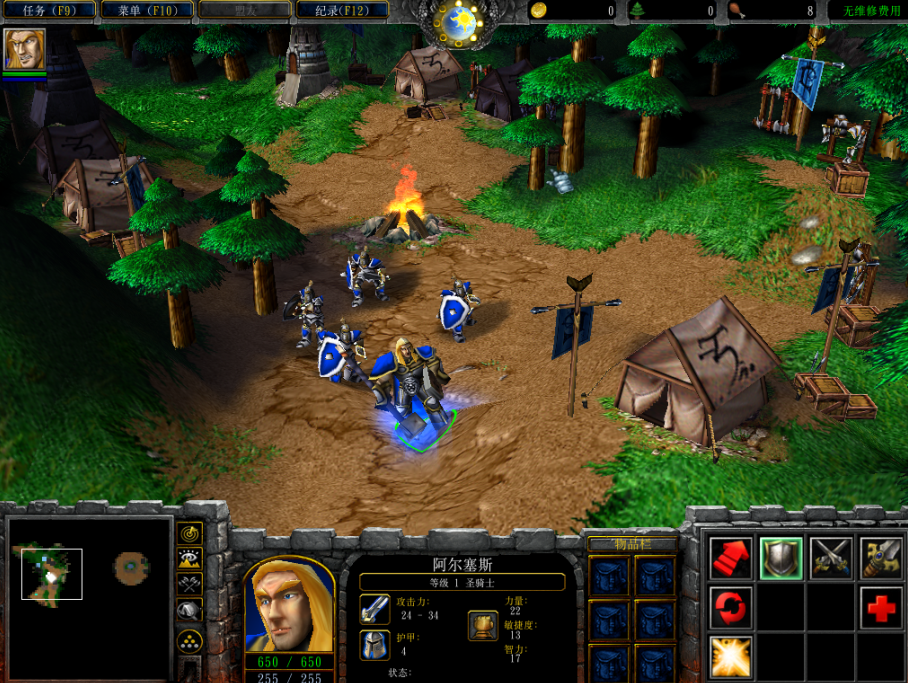908x683 pixels.
Task: Cast the glowing Holy Light ability
Action: [731, 656]
